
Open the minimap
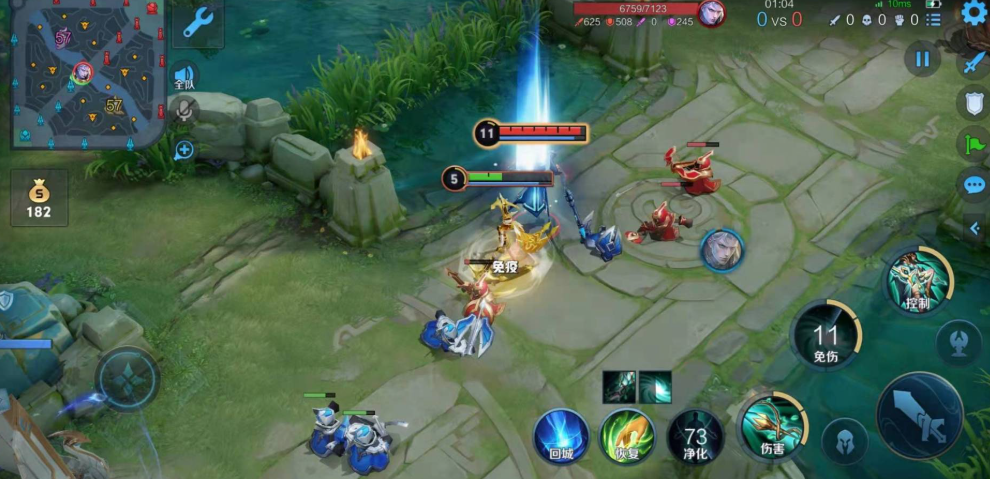84,75
